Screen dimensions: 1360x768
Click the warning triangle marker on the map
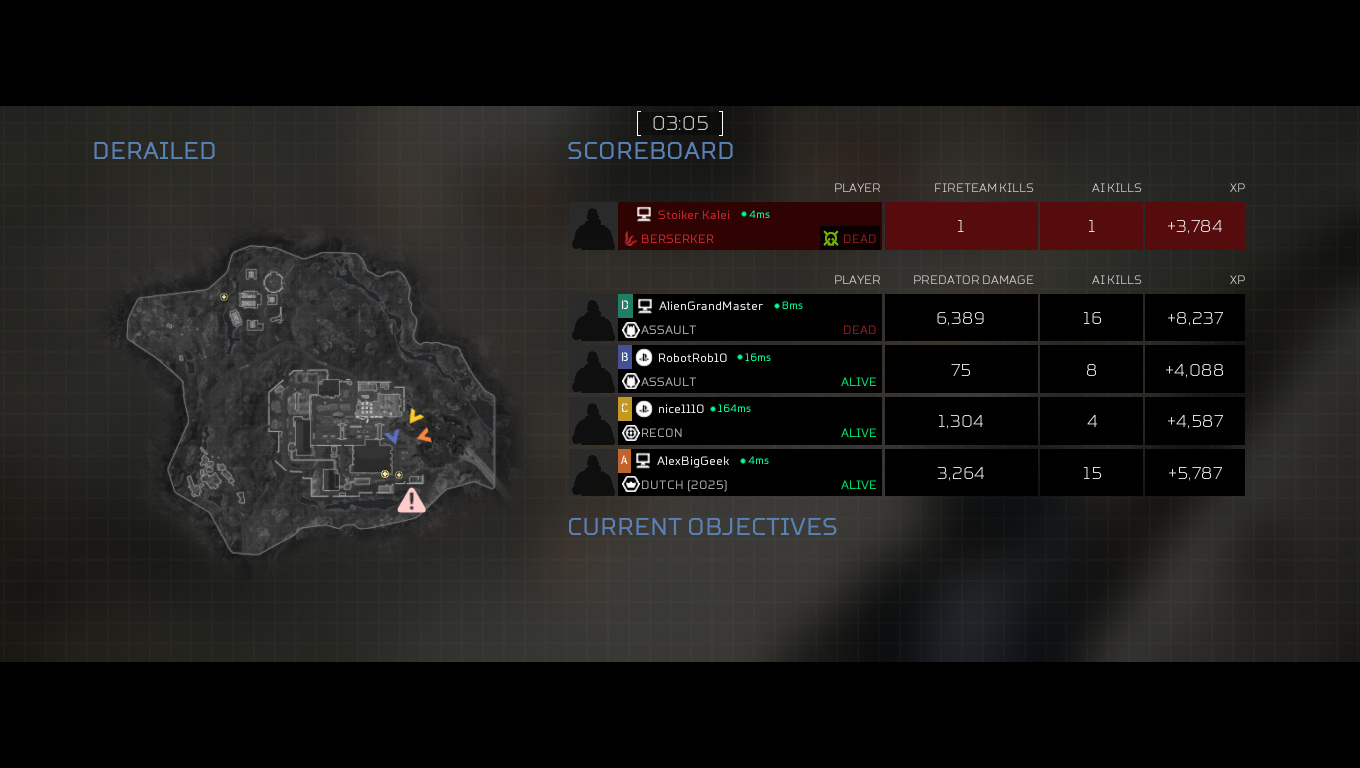411,501
